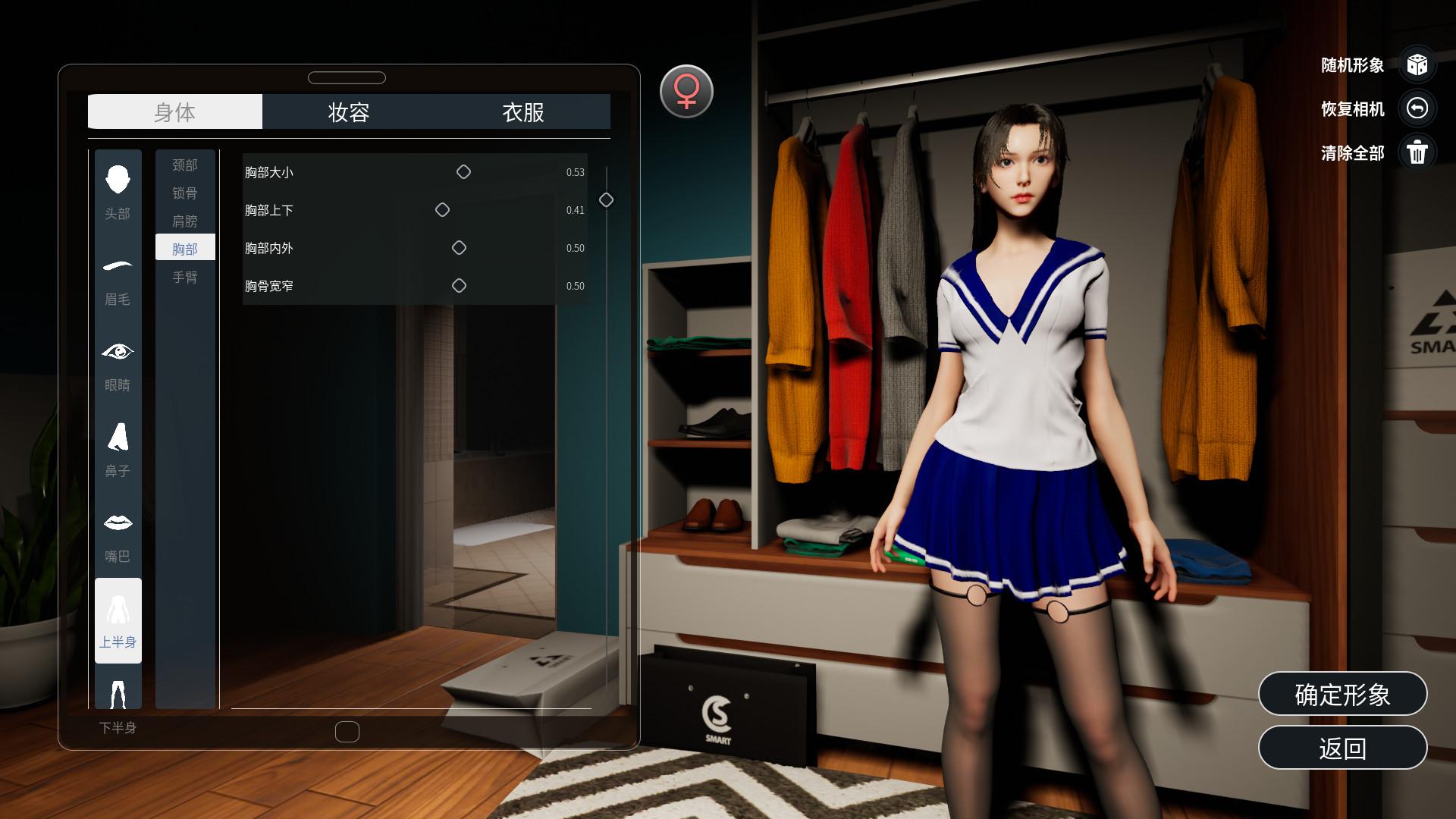Viewport: 1456px width, 819px height.
Task: Click the 确定形象 confirm button
Action: (1342, 694)
